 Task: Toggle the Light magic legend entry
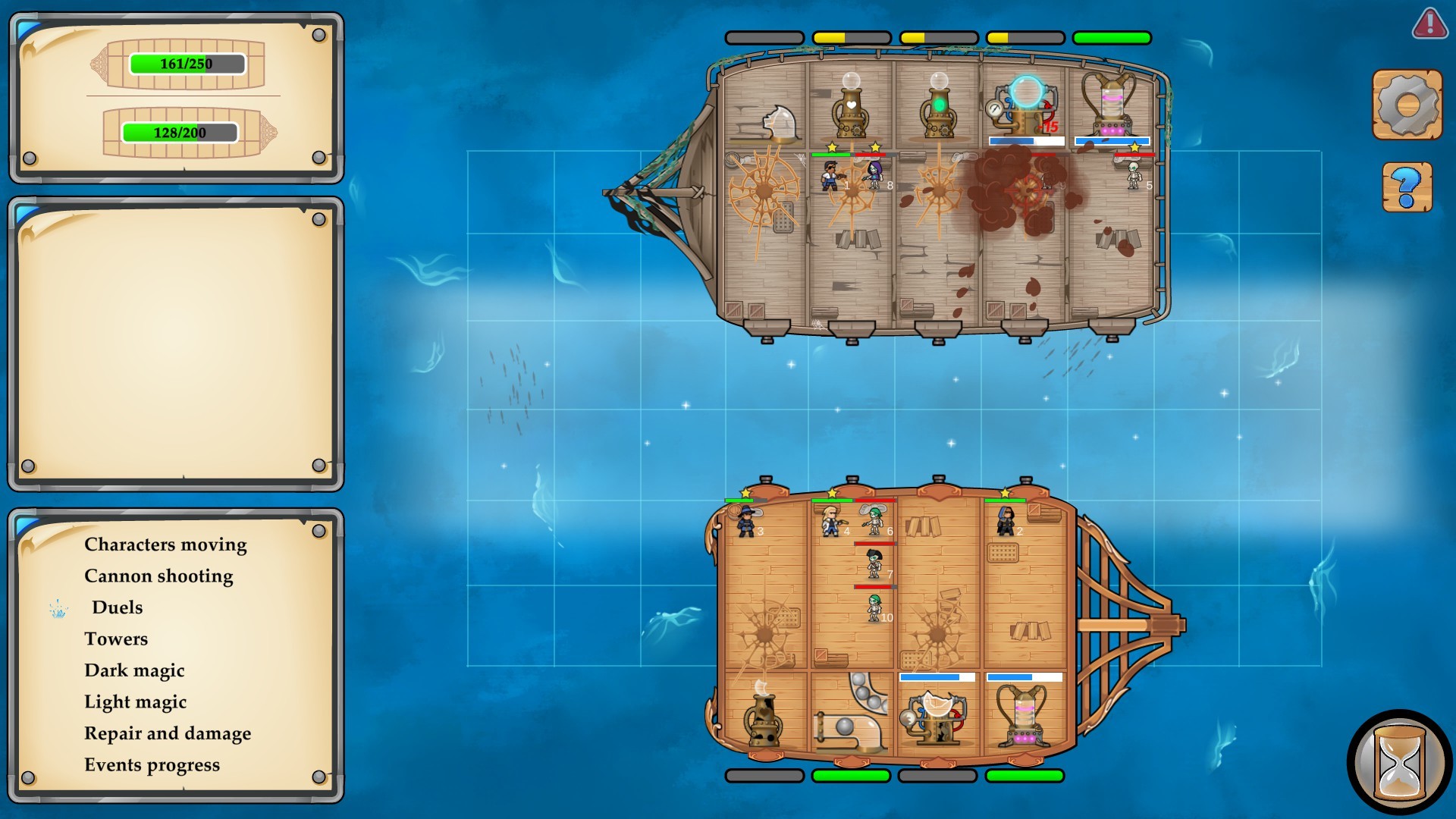pos(135,701)
